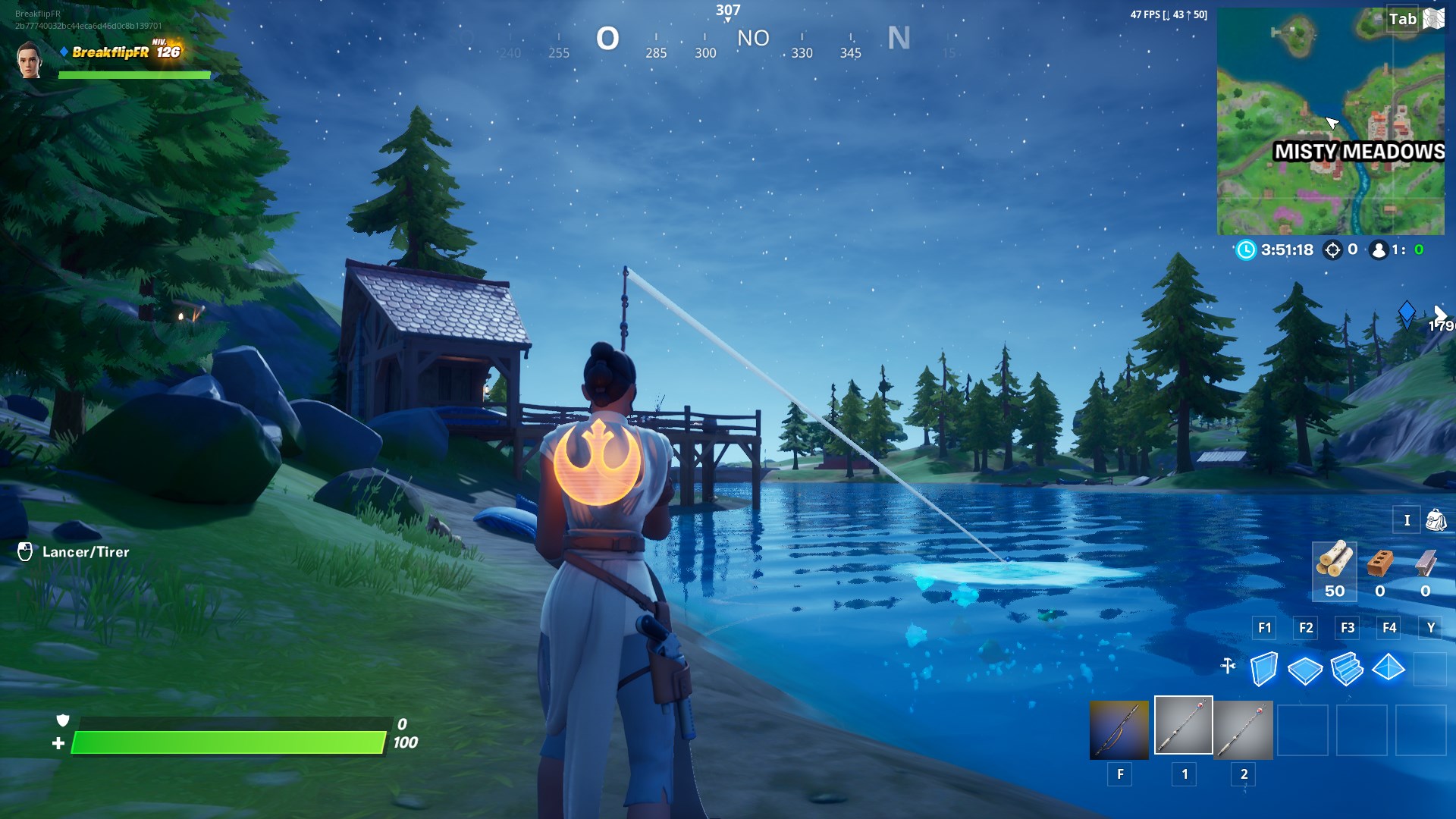Image resolution: width=1456 pixels, height=819 pixels.
Task: Toggle build mode via crossed tools icon
Action: pos(1228,666)
